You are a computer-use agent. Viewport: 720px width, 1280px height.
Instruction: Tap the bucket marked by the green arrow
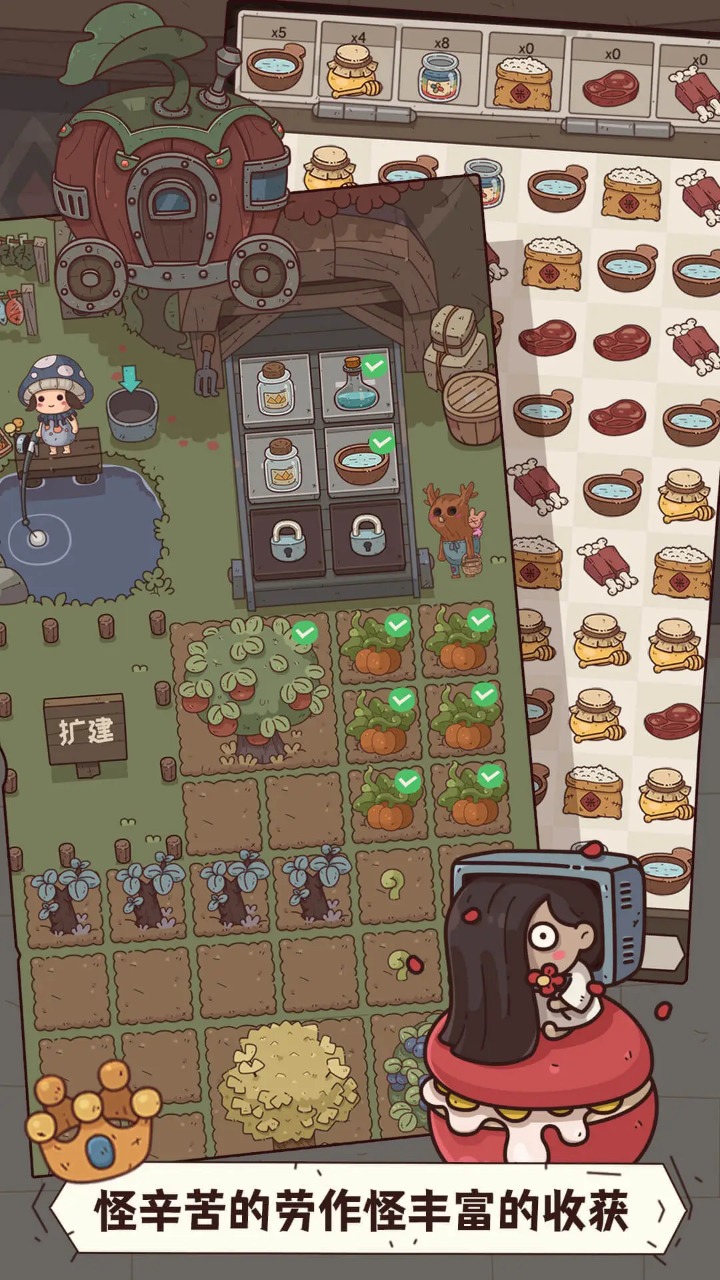point(132,413)
